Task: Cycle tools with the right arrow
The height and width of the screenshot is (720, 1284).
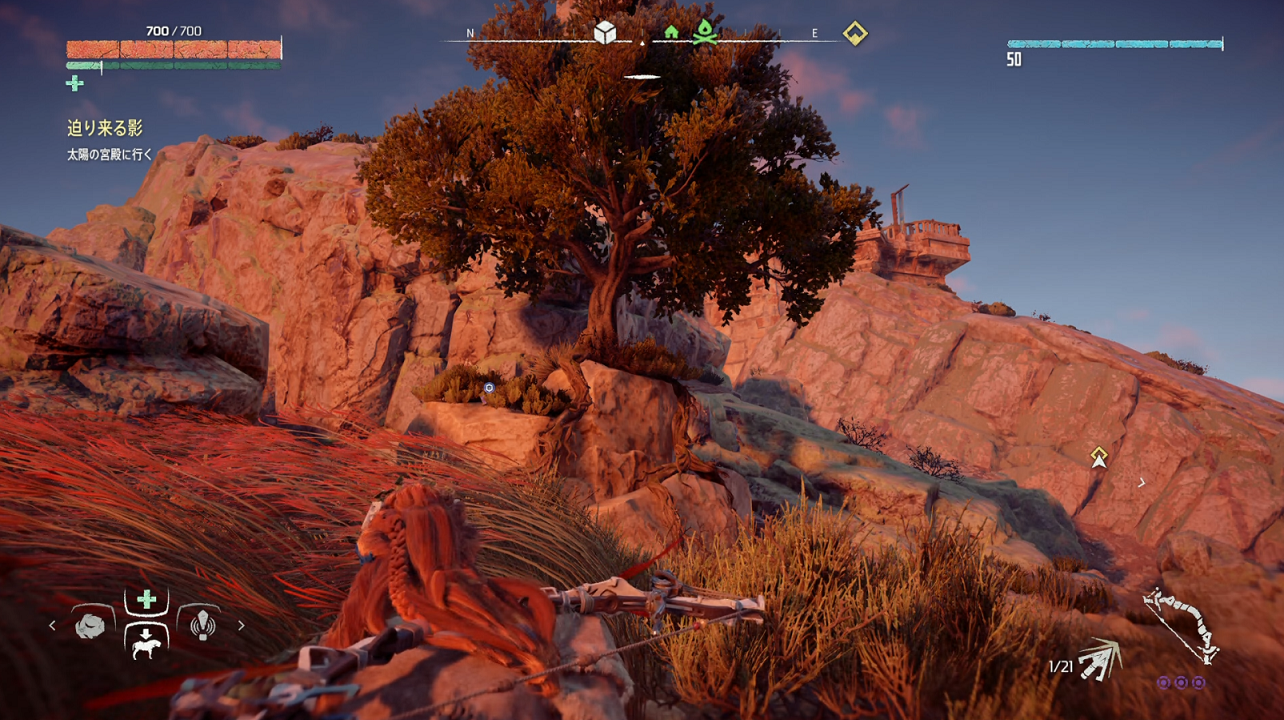Action: point(241,626)
